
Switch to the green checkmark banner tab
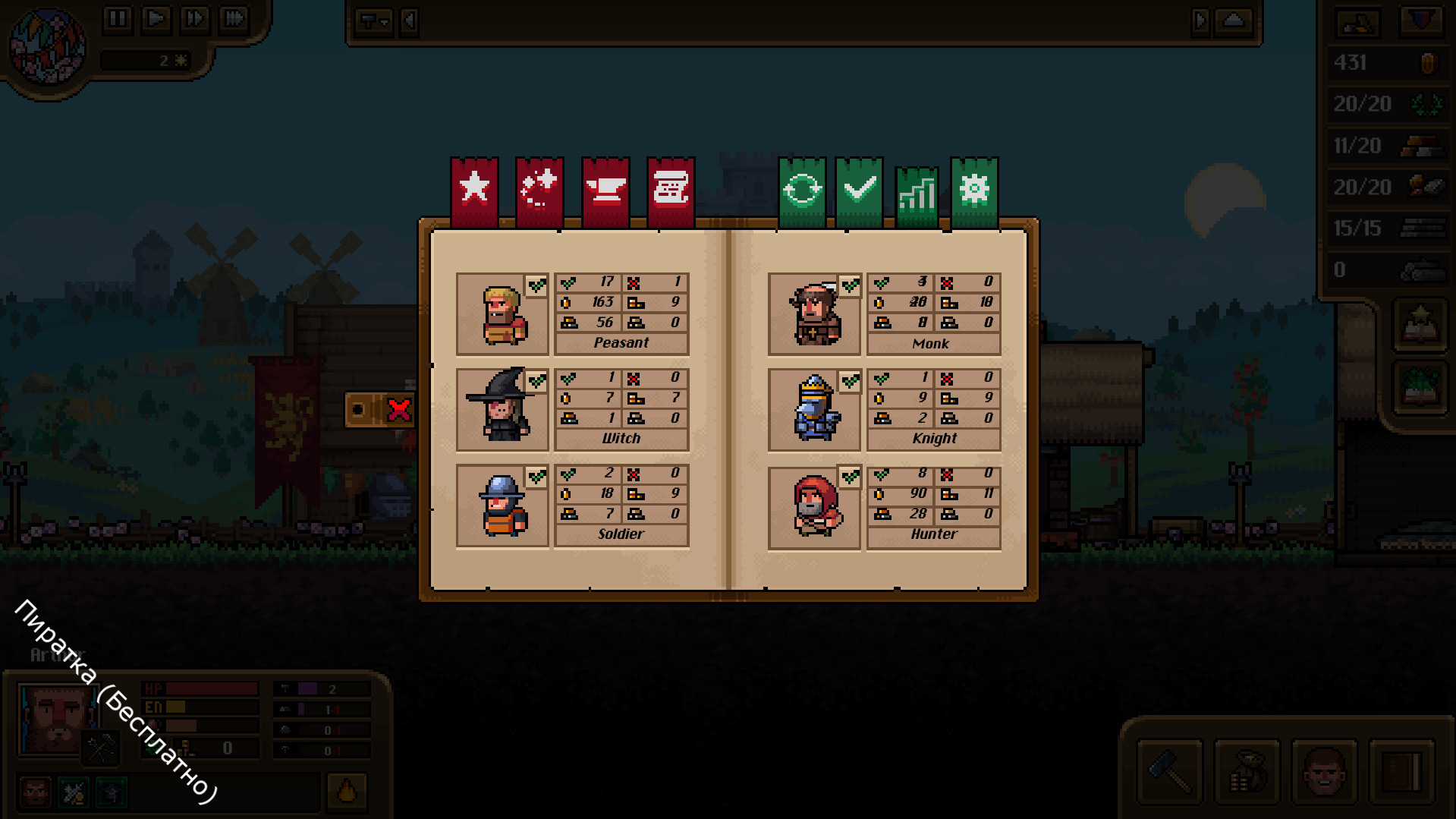point(859,190)
